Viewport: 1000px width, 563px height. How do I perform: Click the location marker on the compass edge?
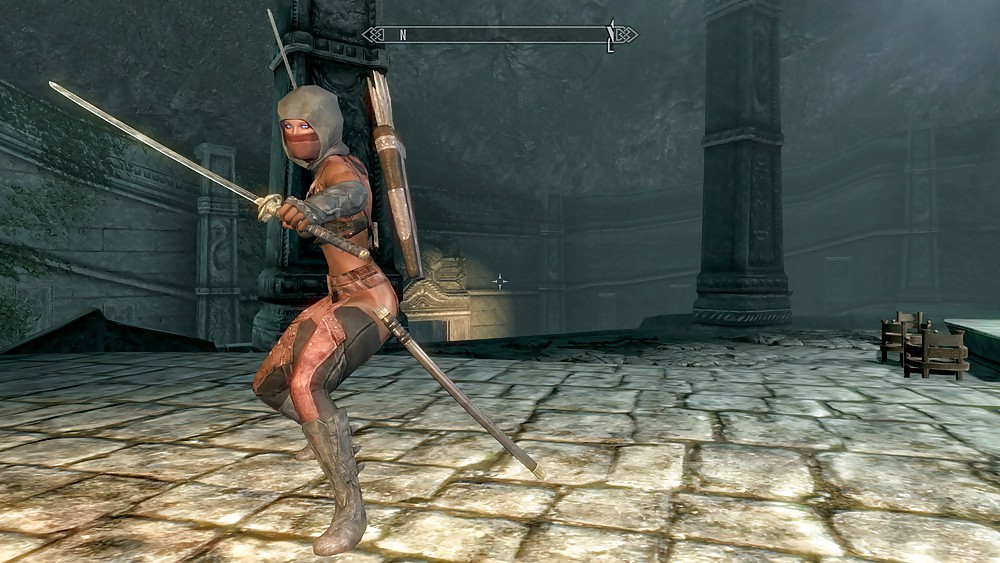[610, 36]
